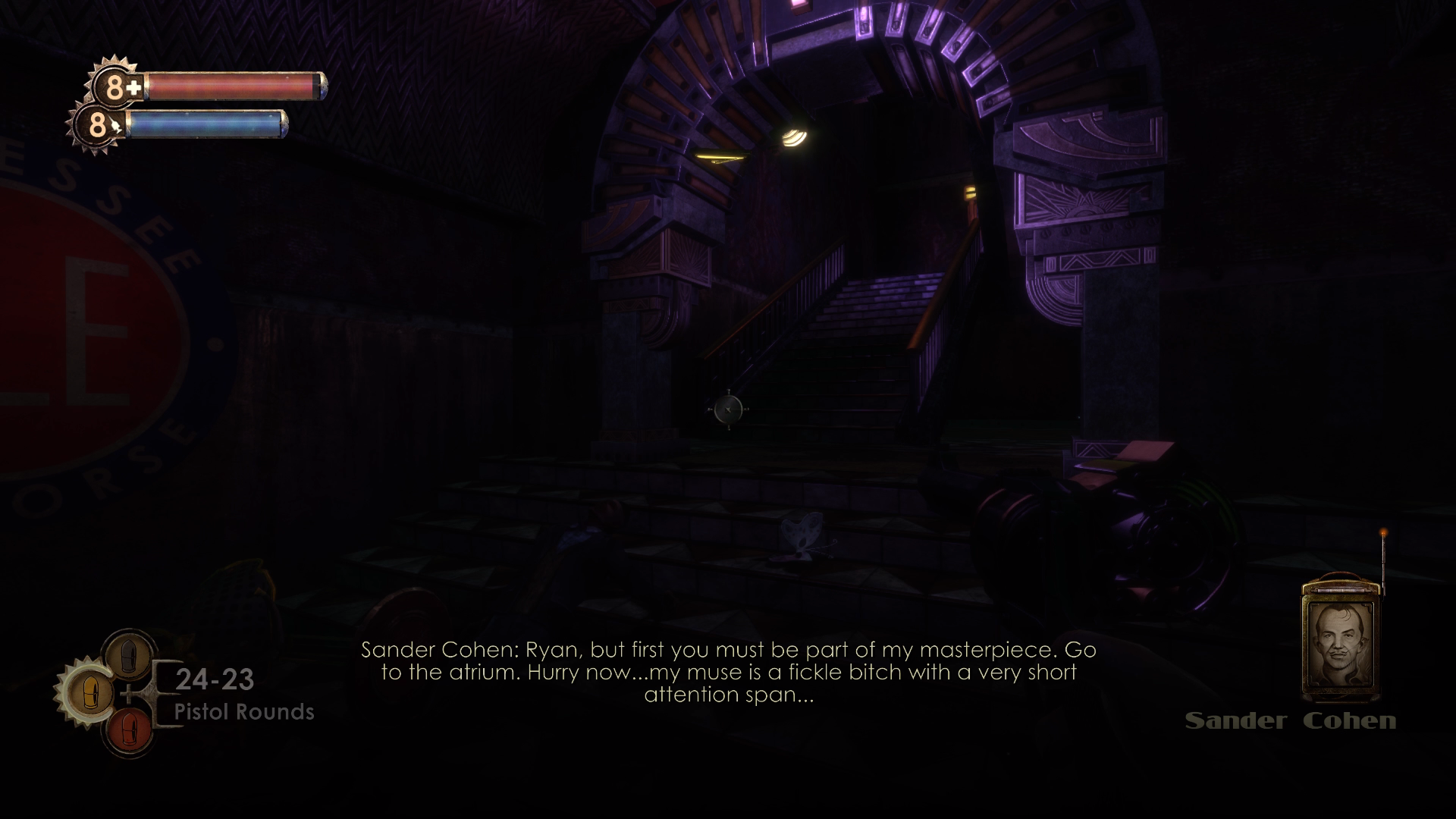Click the EVE hypo gear icon
The image size is (1456, 819).
pyautogui.click(x=96, y=124)
